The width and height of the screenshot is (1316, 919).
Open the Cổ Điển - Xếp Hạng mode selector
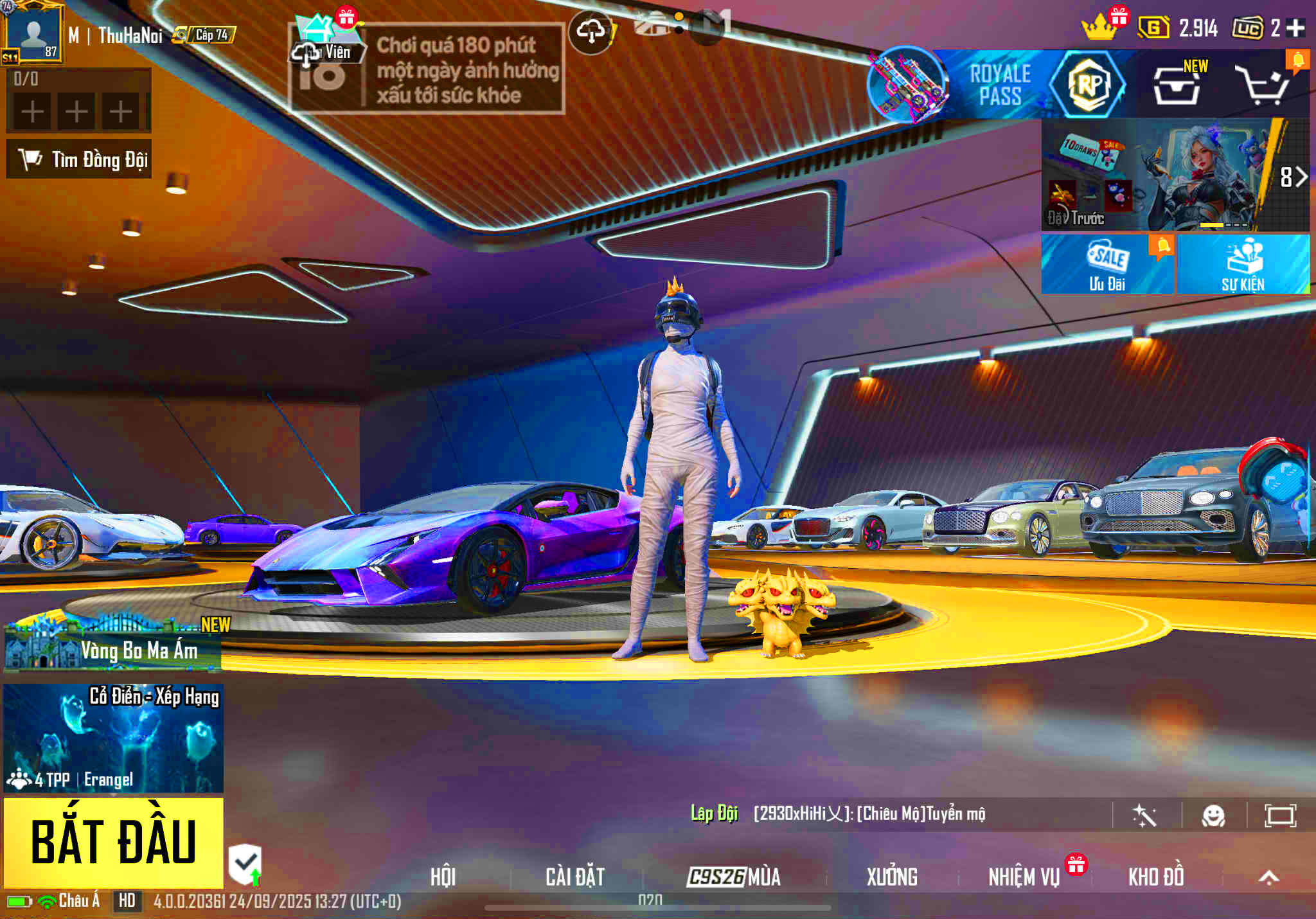[x=114, y=738]
